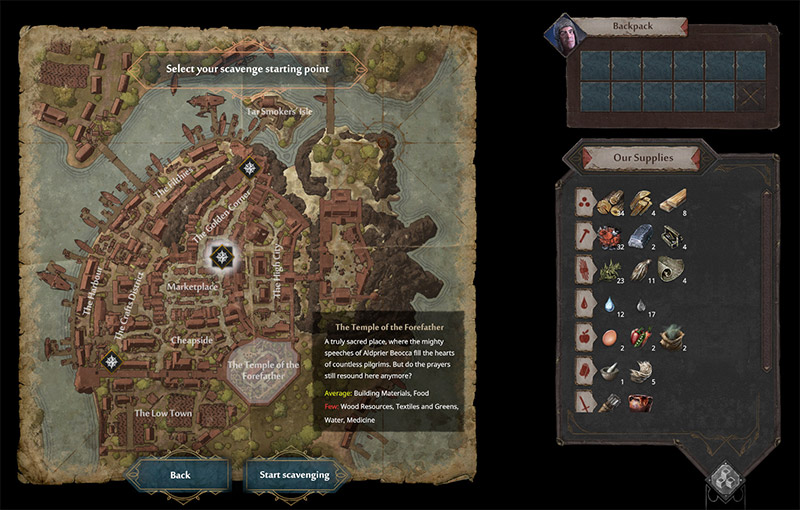Pick the Cheapside district as starting point
The width and height of the screenshot is (800, 510).
(x=192, y=340)
